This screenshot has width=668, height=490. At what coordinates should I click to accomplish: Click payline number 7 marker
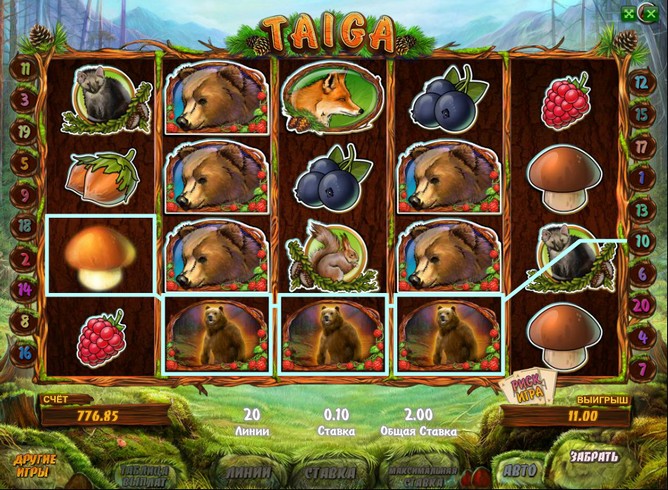(x=641, y=368)
